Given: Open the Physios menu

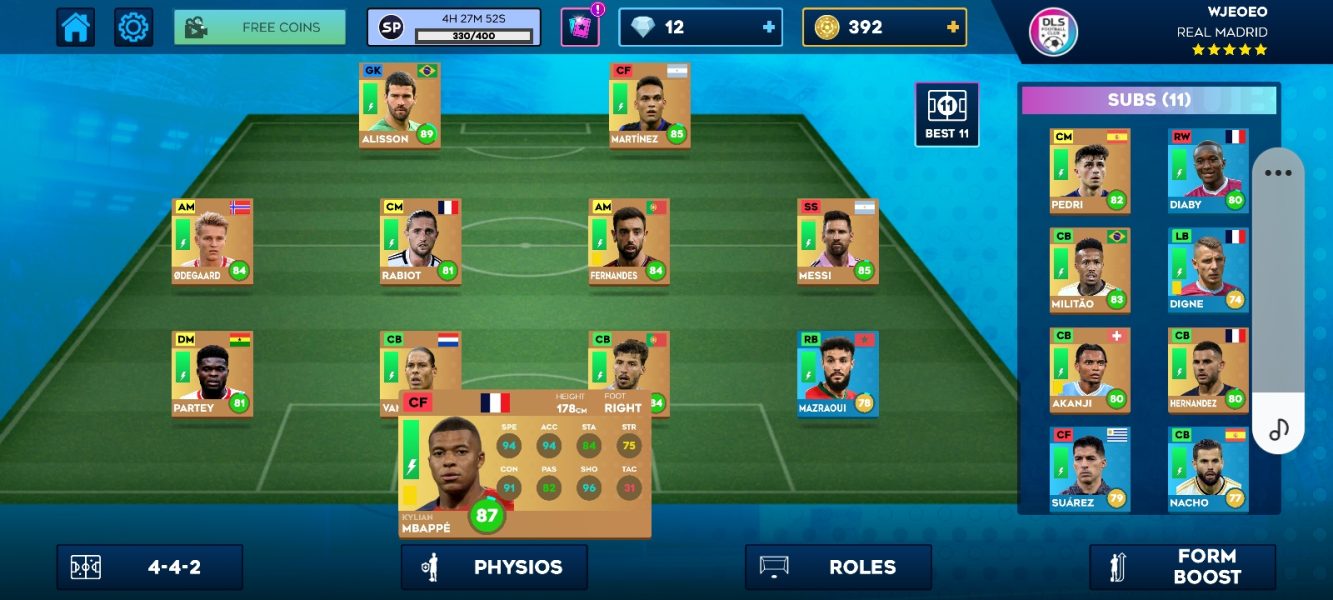Looking at the screenshot, I should [494, 567].
